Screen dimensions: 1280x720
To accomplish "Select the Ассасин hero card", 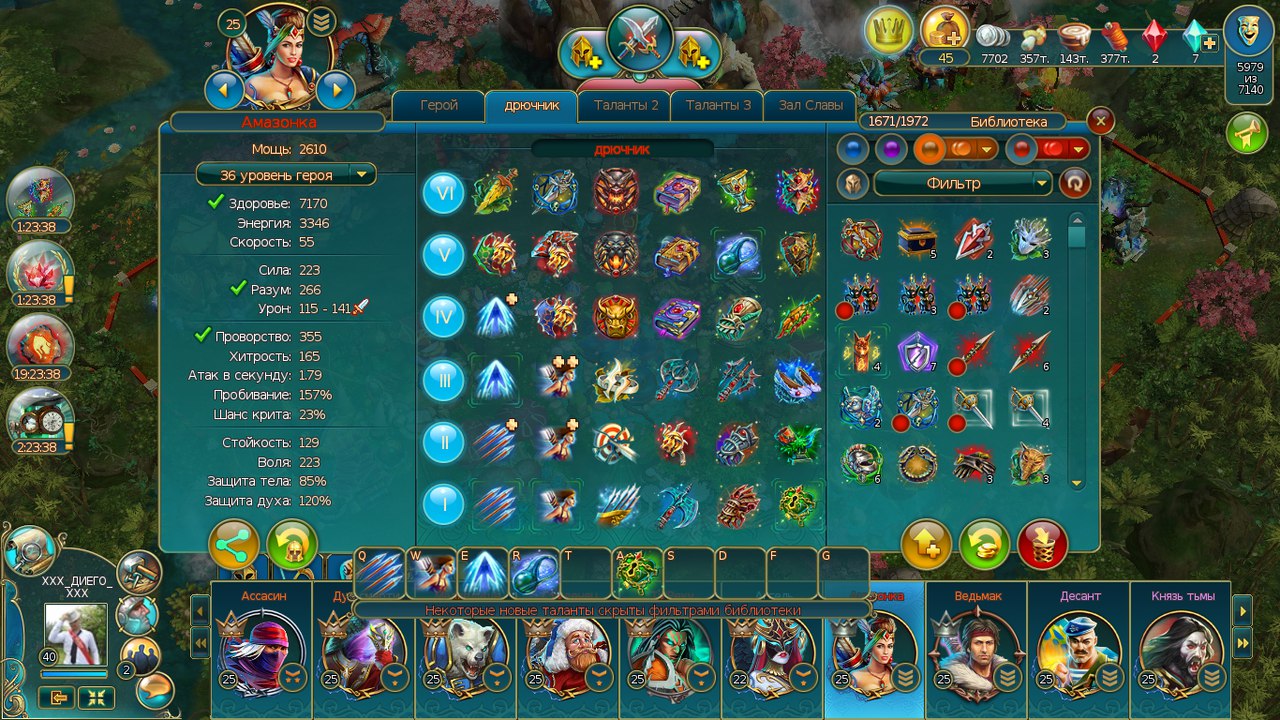I will [x=262, y=650].
